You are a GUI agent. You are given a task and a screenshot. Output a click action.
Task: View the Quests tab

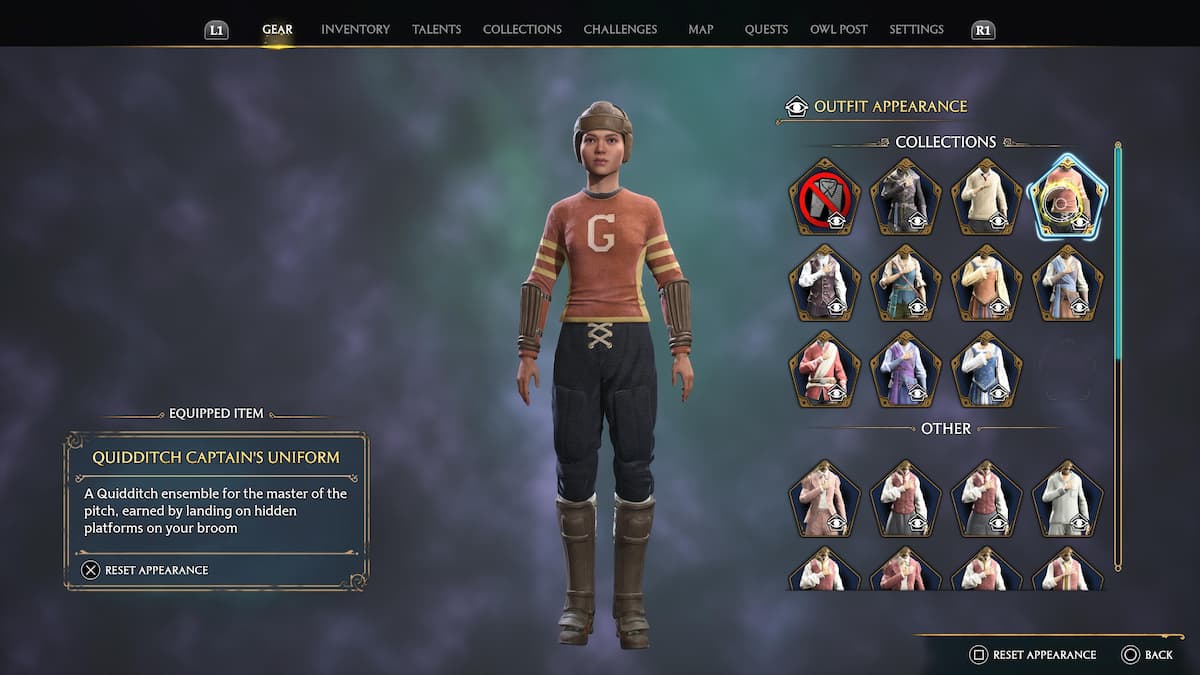766,30
